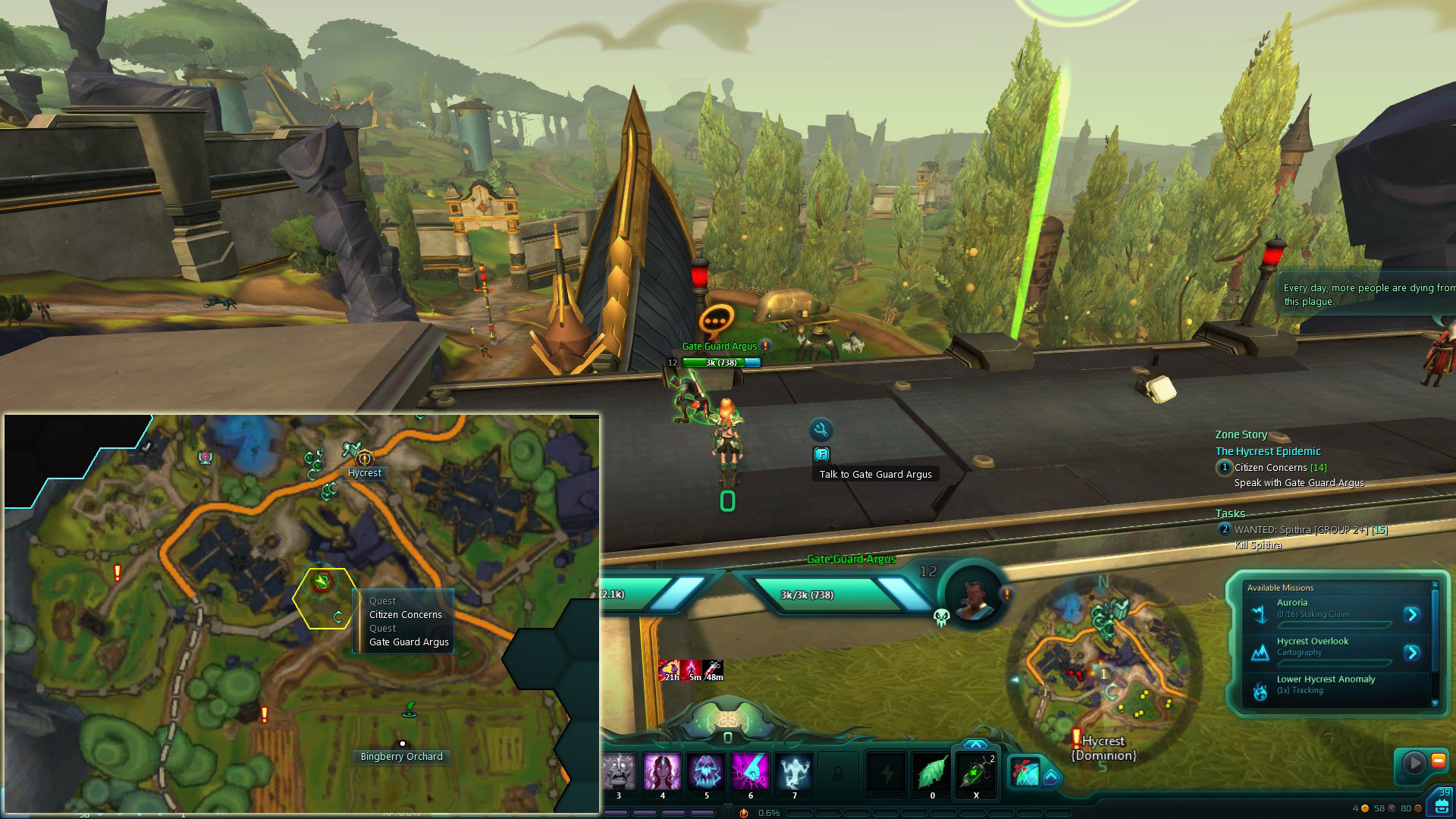This screenshot has height=819, width=1456.
Task: Use the purple-haired woman ability
Action: [x=662, y=772]
